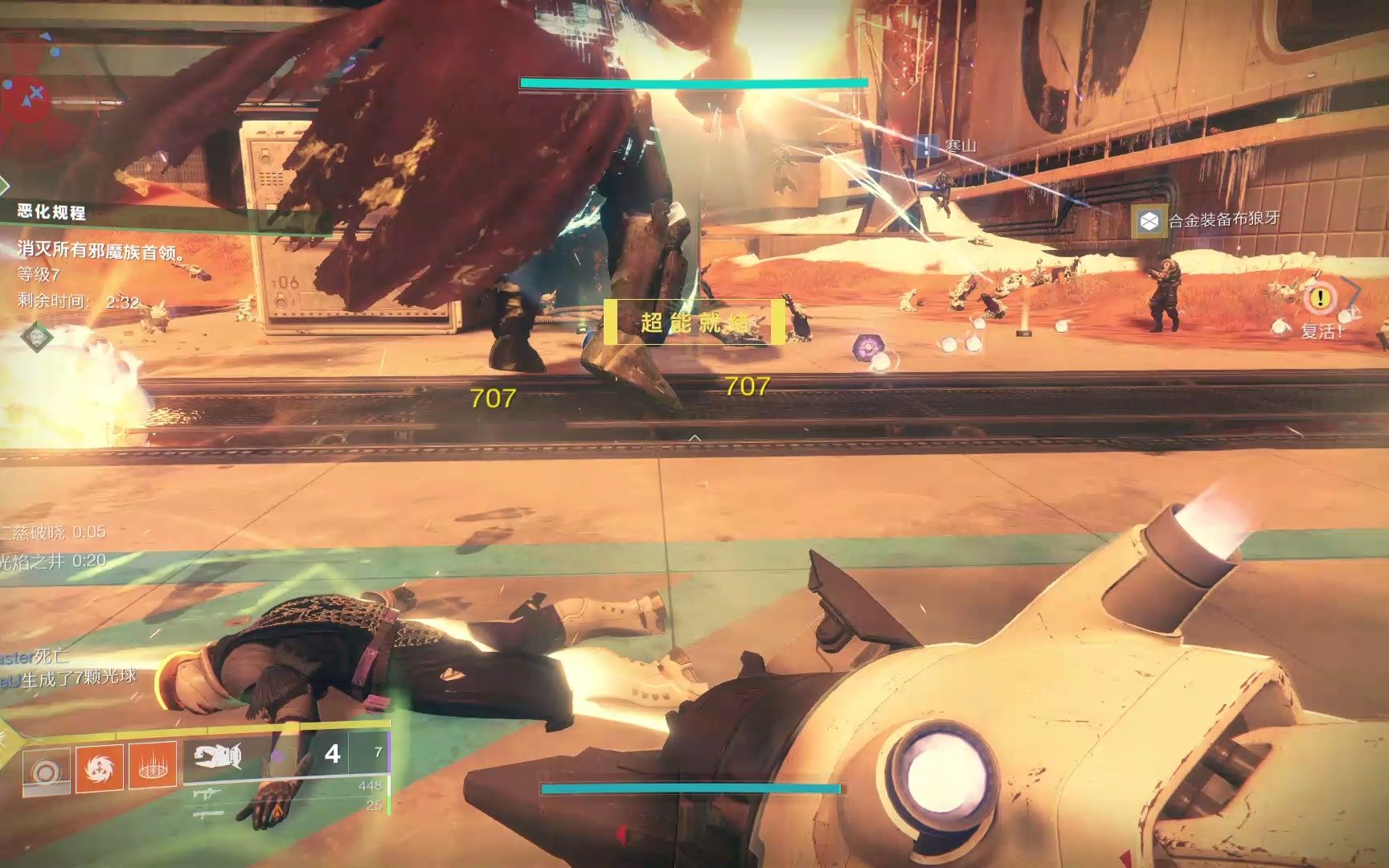
Task: Activate the orange swirl melee ability
Action: [x=99, y=769]
